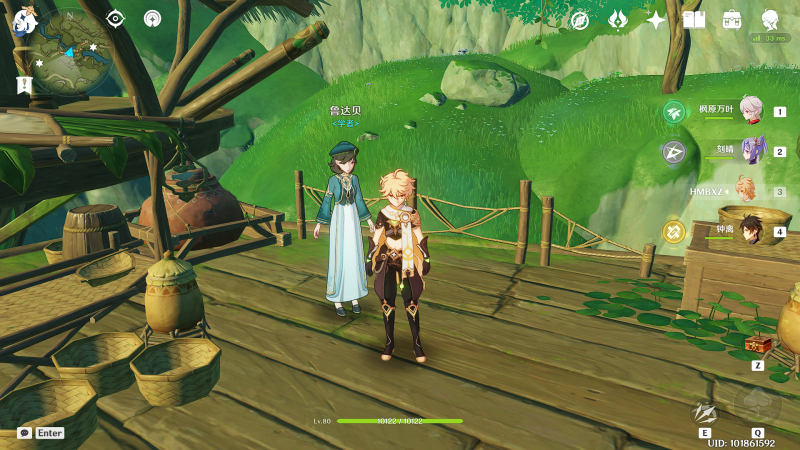Open the signal-arch icon beside Elemental Sight
This screenshot has width=800, height=450.
click(152, 18)
